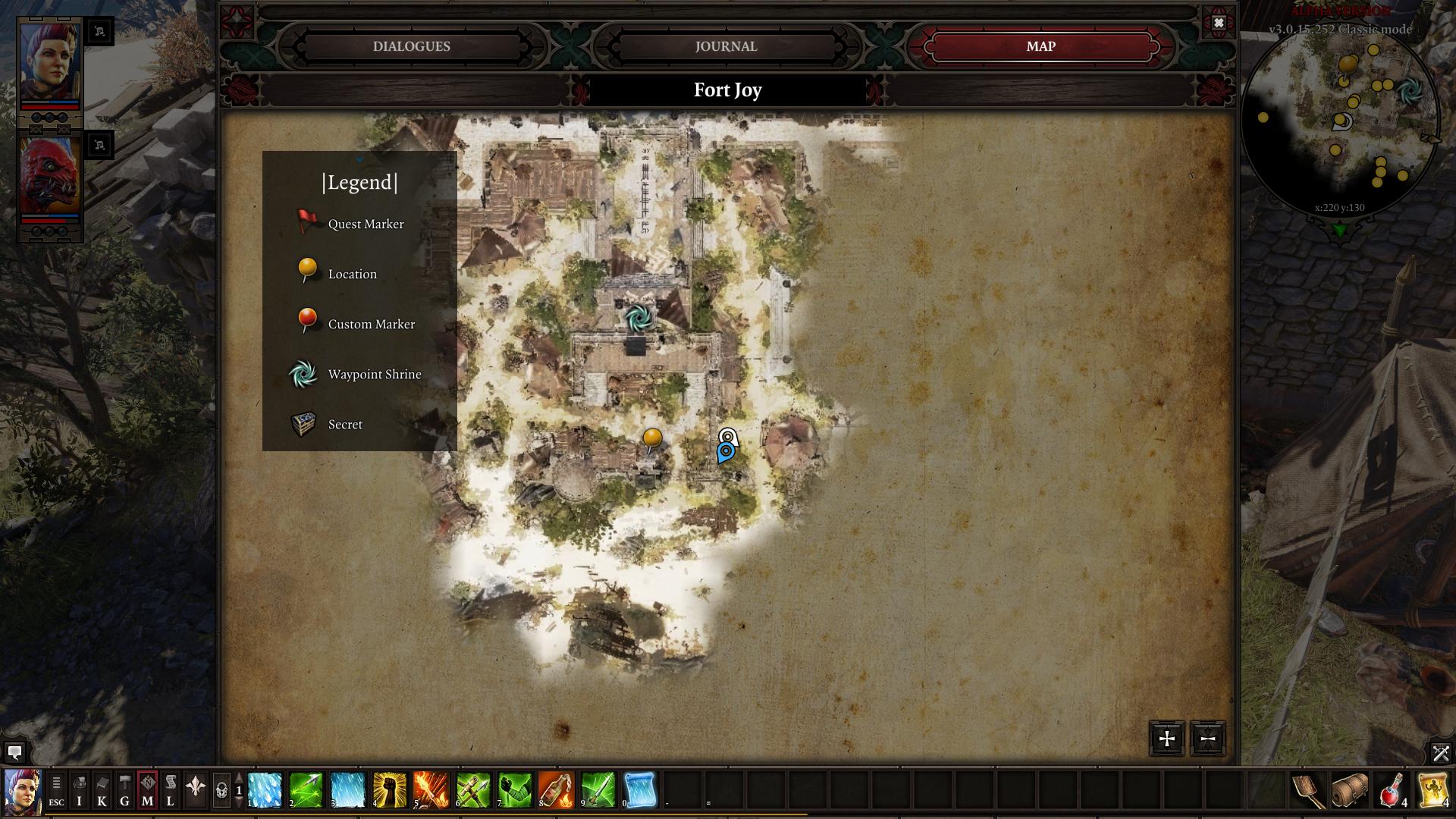This screenshot has height=819, width=1456.
Task: Select the Waypoint Shrine marker on the map
Action: coord(638,318)
